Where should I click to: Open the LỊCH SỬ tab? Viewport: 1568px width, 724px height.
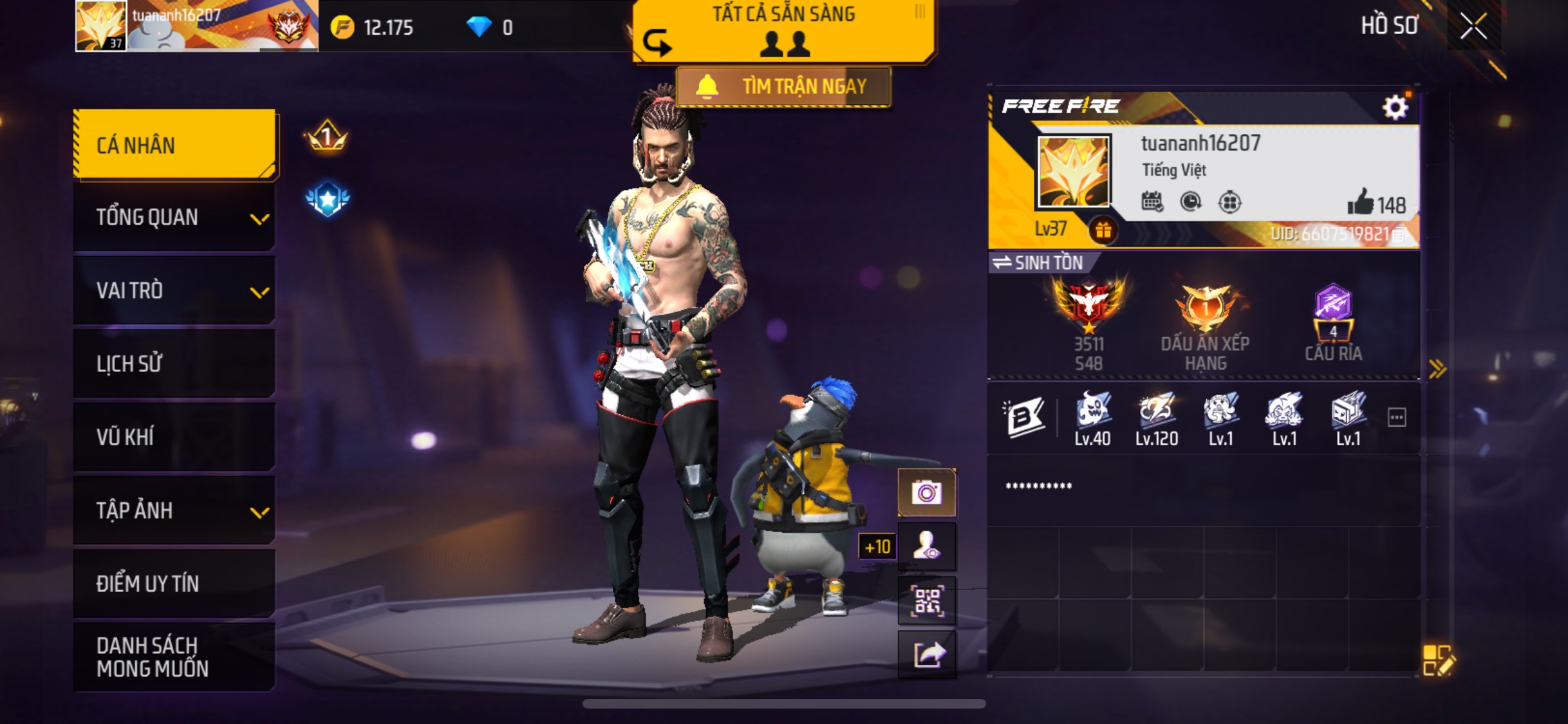pos(174,364)
